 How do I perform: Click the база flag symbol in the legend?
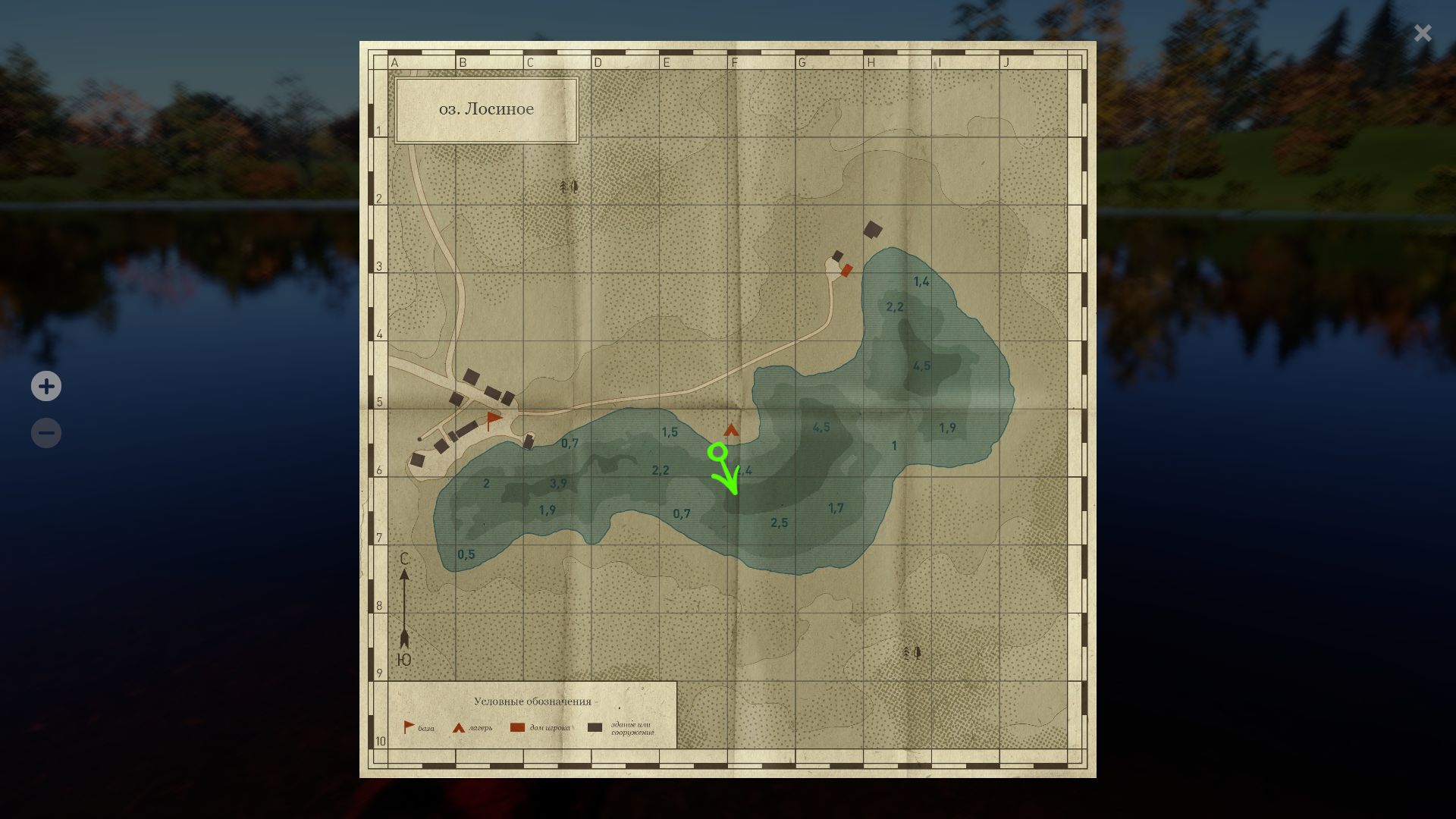point(408,726)
